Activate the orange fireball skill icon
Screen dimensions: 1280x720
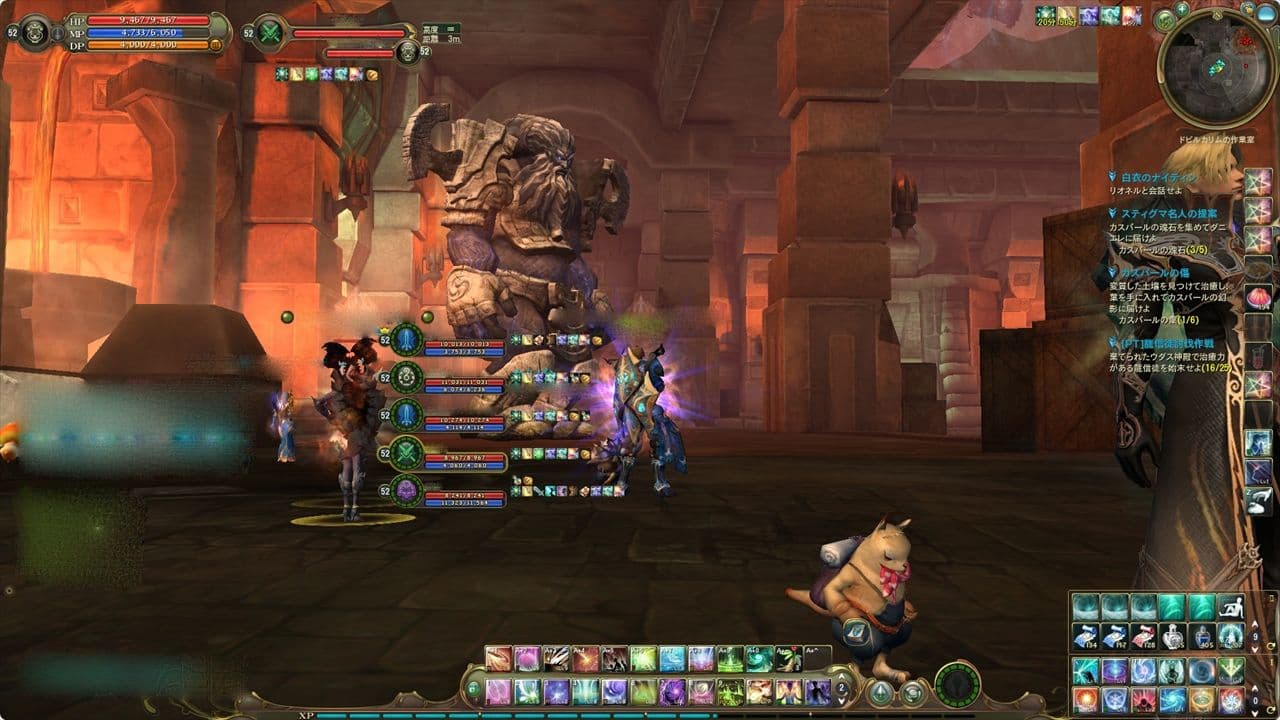click(x=1085, y=699)
